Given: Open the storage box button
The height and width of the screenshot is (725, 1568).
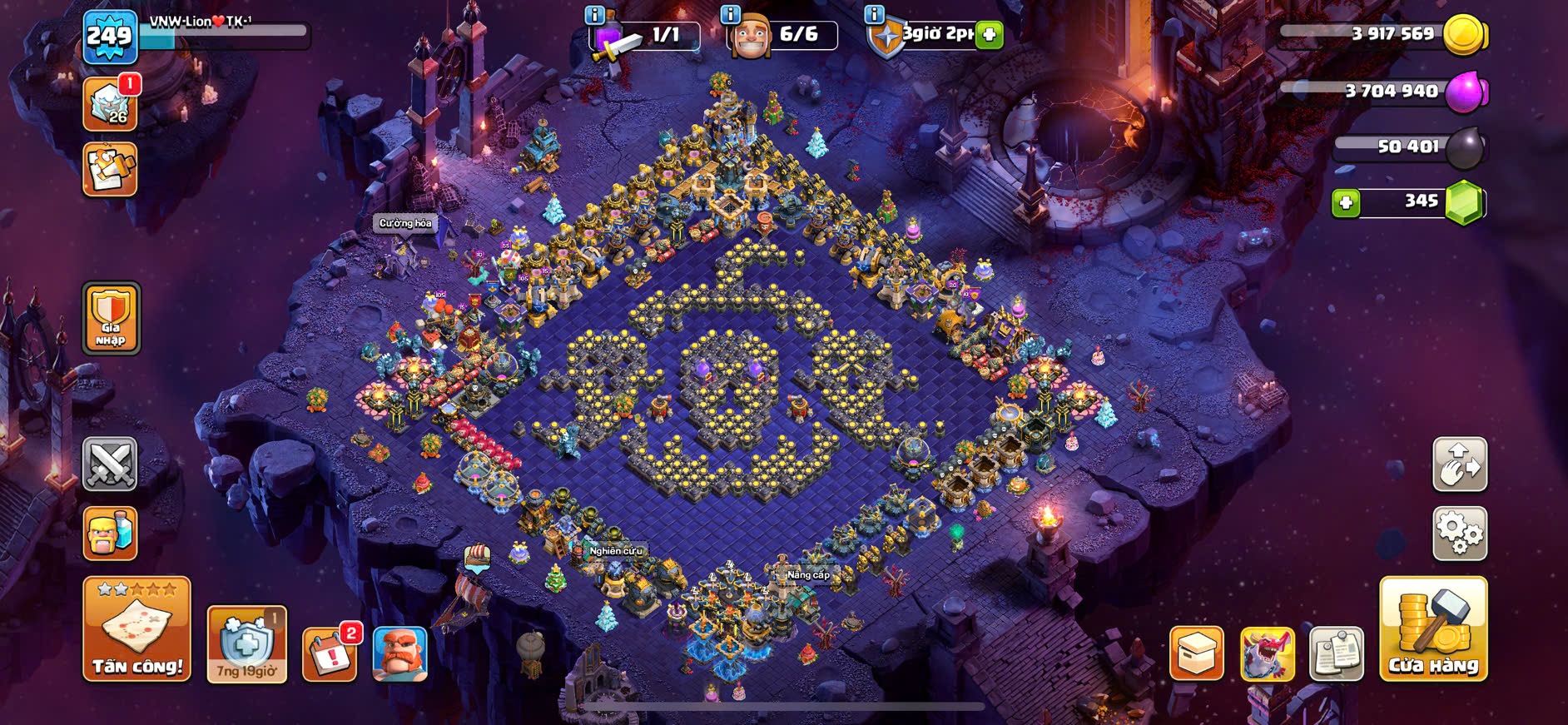Looking at the screenshot, I should (1196, 654).
